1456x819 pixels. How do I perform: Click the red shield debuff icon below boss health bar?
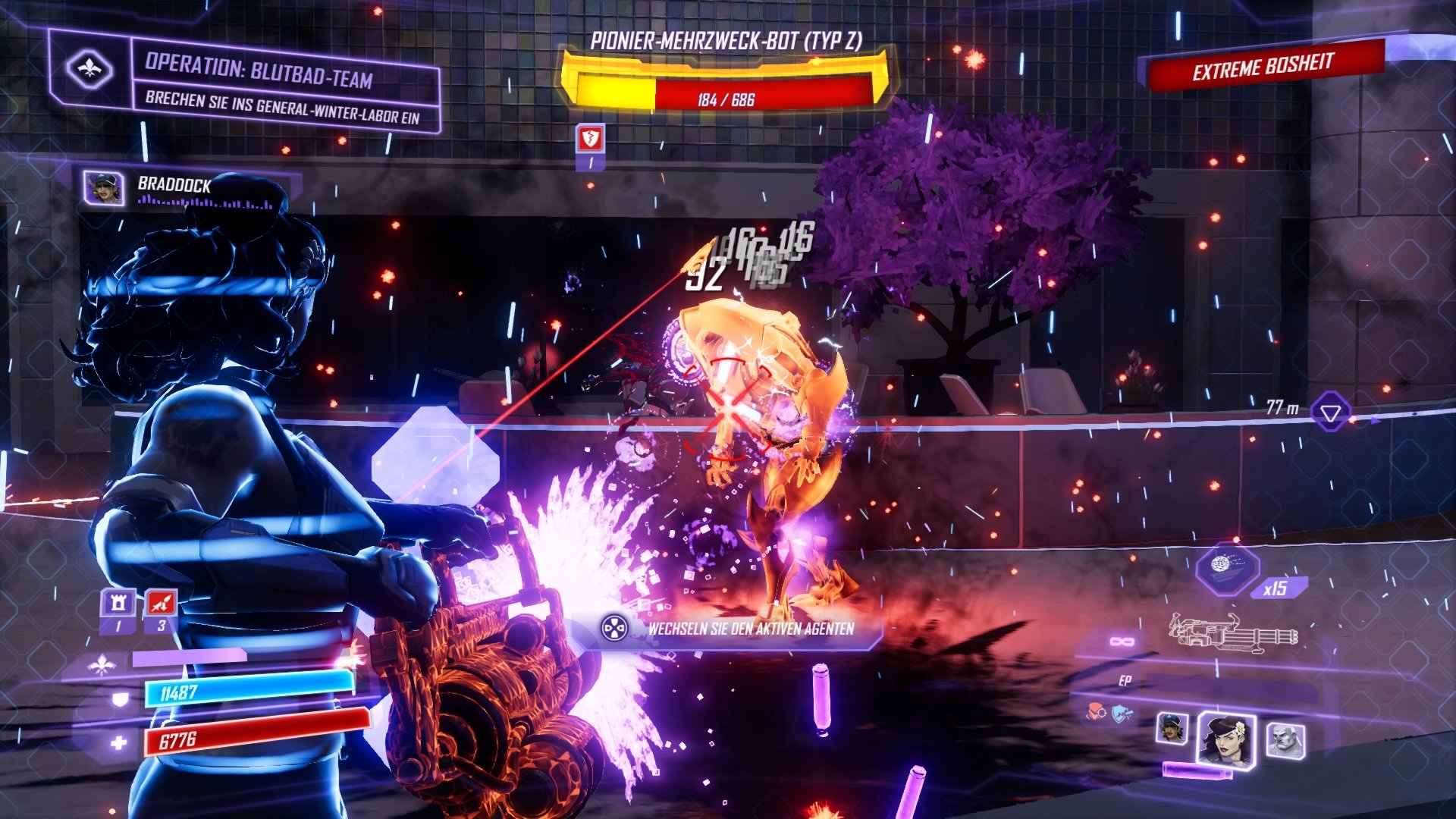[591, 140]
